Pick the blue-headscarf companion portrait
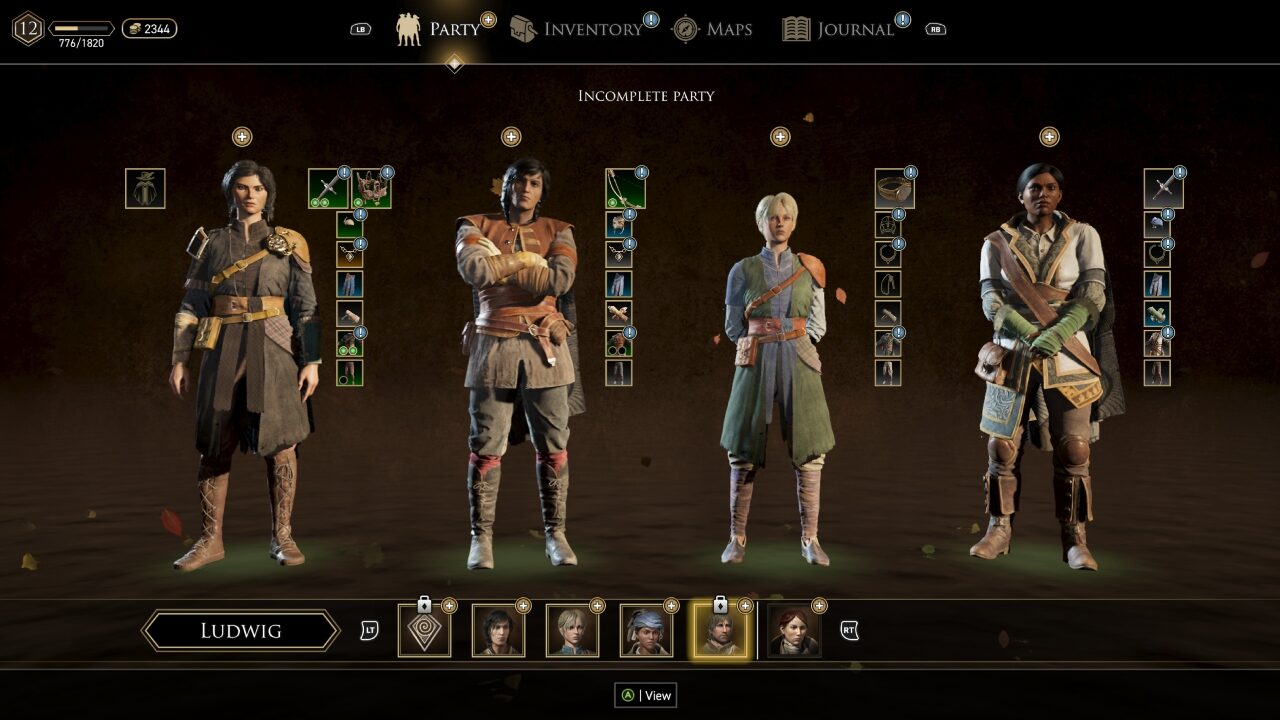The image size is (1280, 720). [646, 631]
